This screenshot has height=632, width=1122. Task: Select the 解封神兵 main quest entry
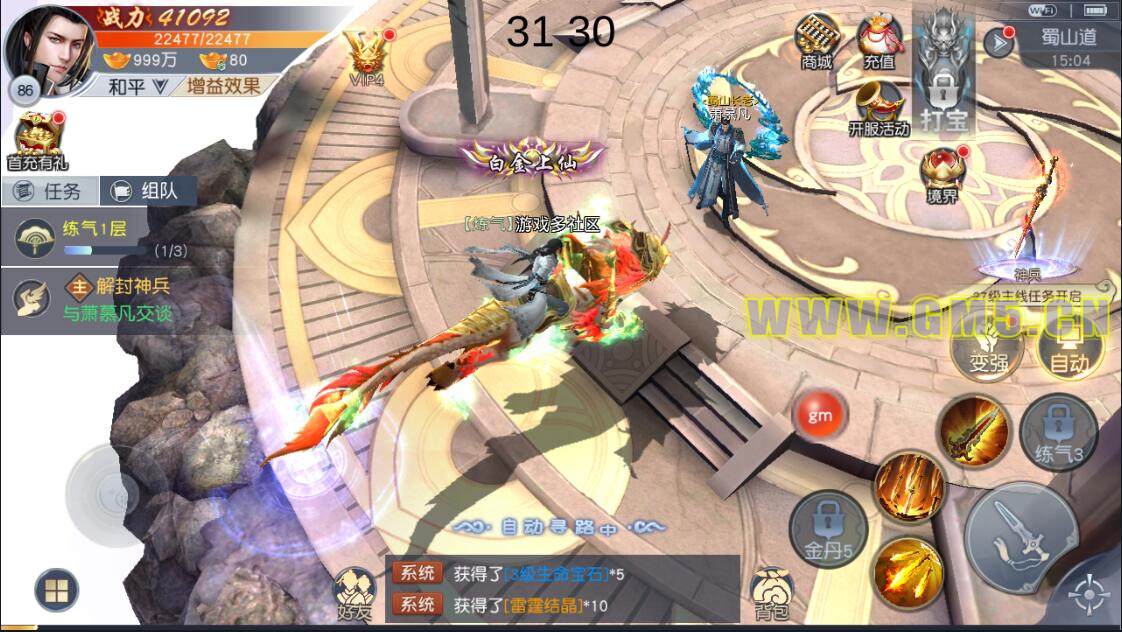click(x=98, y=298)
